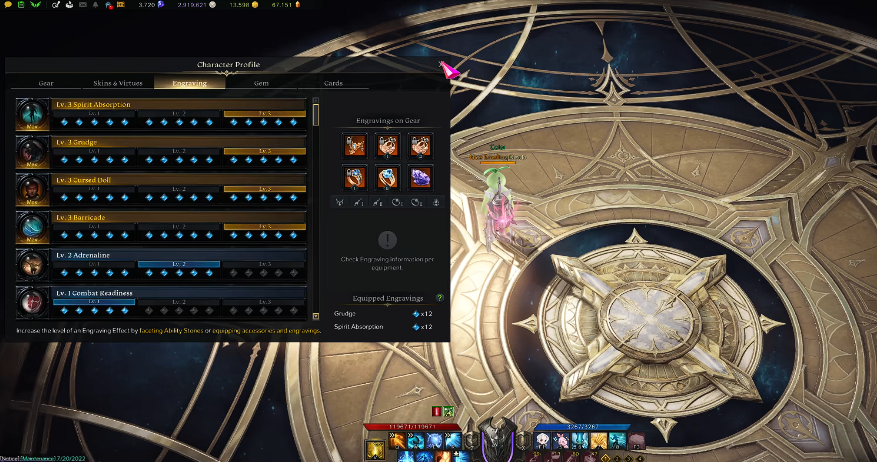877x462 pixels.
Task: Use the white-haired character portrait hotbar item
Action: [541, 440]
